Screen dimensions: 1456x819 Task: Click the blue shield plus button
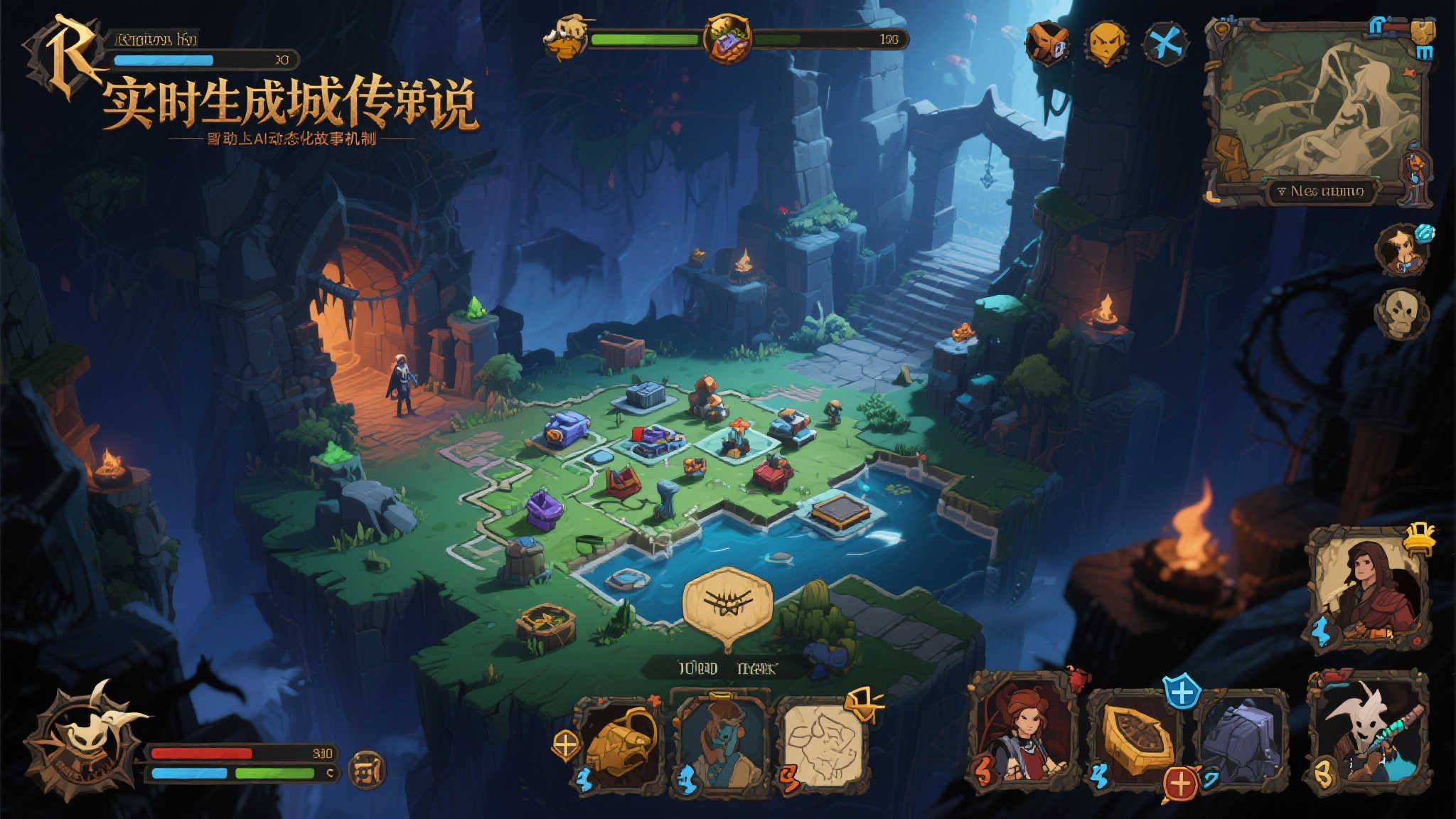1182,692
